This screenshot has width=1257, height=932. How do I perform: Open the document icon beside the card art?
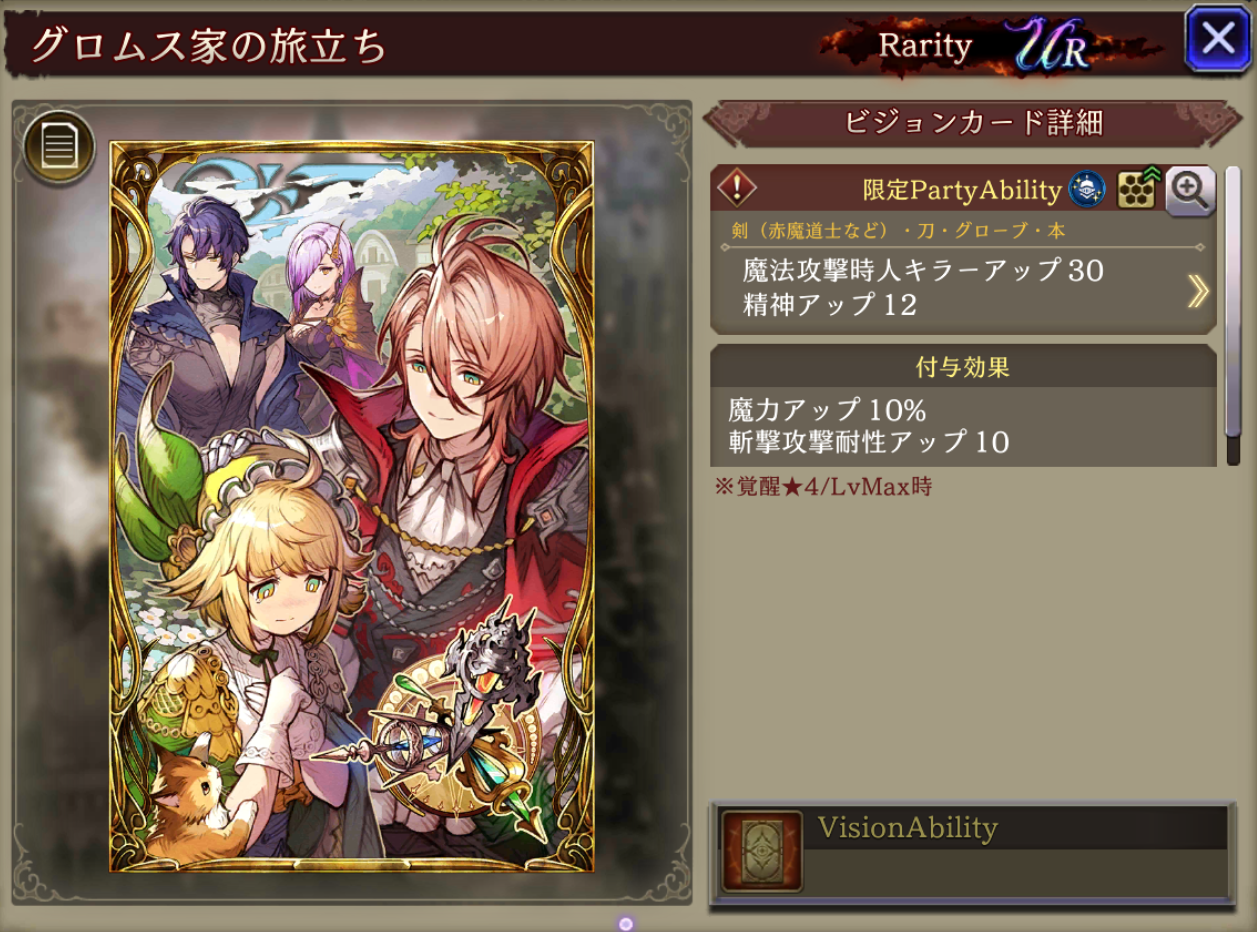coord(59,149)
